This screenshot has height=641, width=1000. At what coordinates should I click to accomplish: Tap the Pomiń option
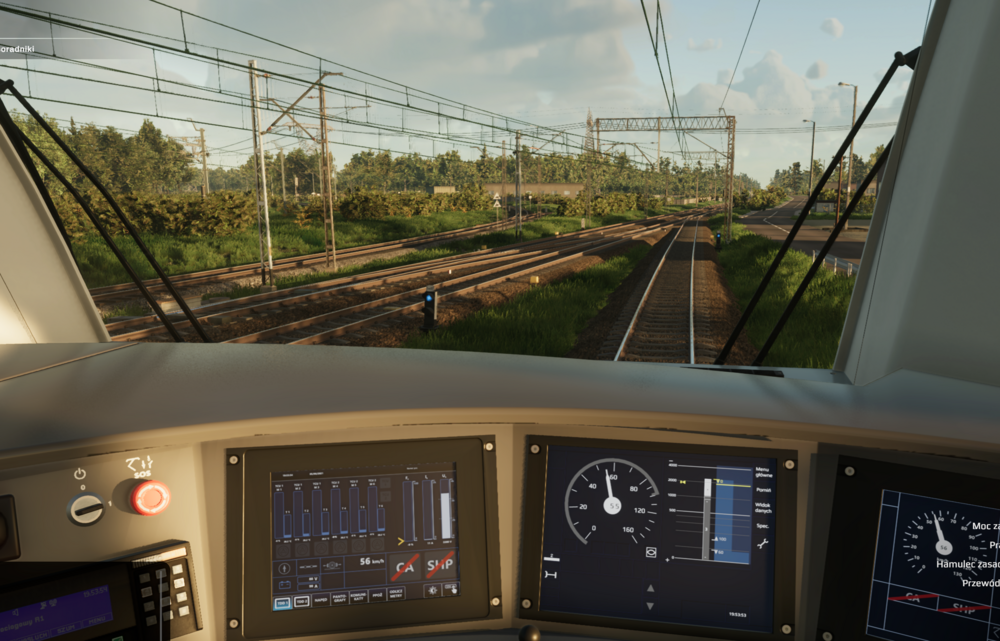click(764, 490)
